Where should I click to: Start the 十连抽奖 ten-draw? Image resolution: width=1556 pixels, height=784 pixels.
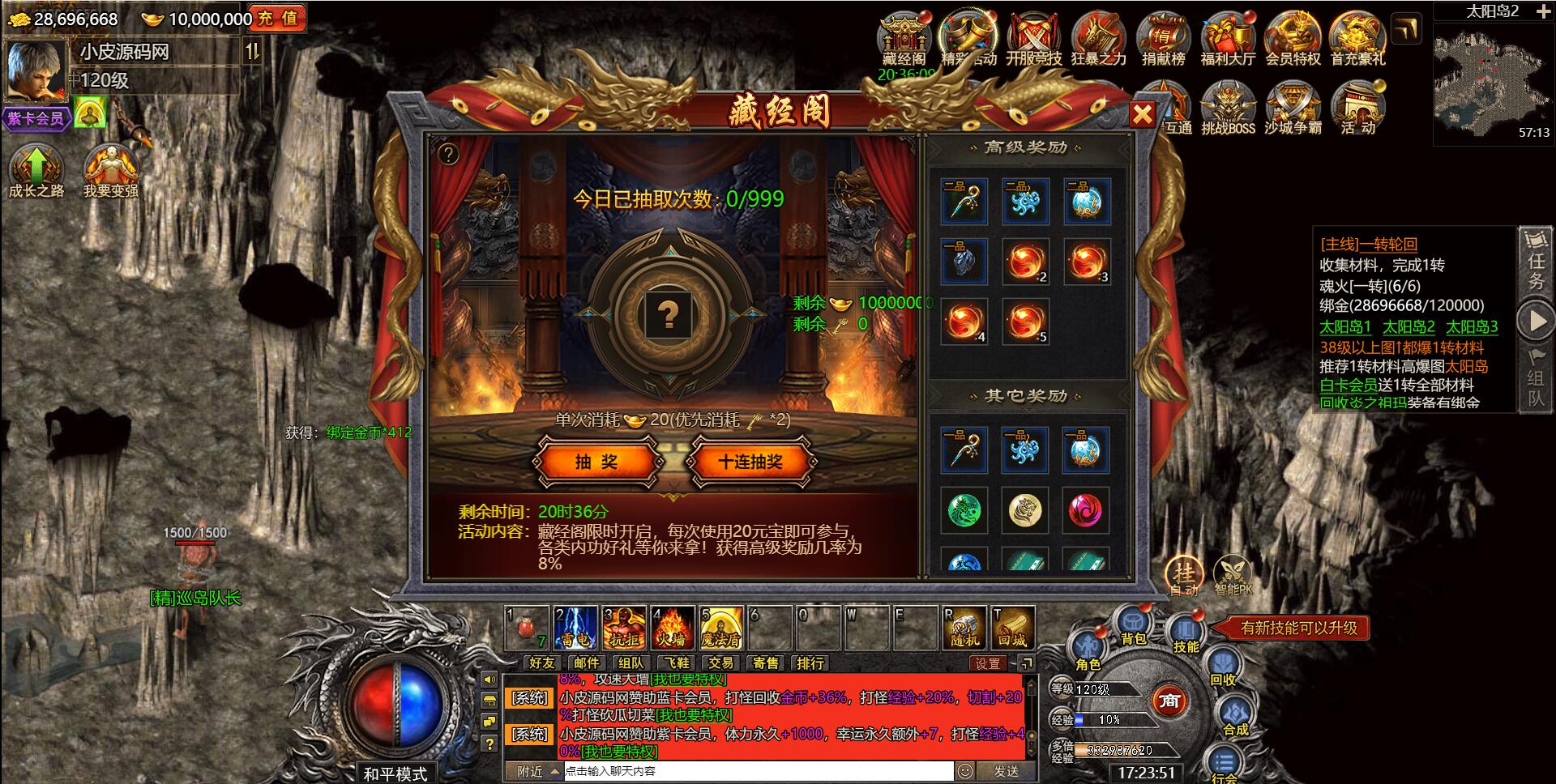pyautogui.click(x=750, y=462)
